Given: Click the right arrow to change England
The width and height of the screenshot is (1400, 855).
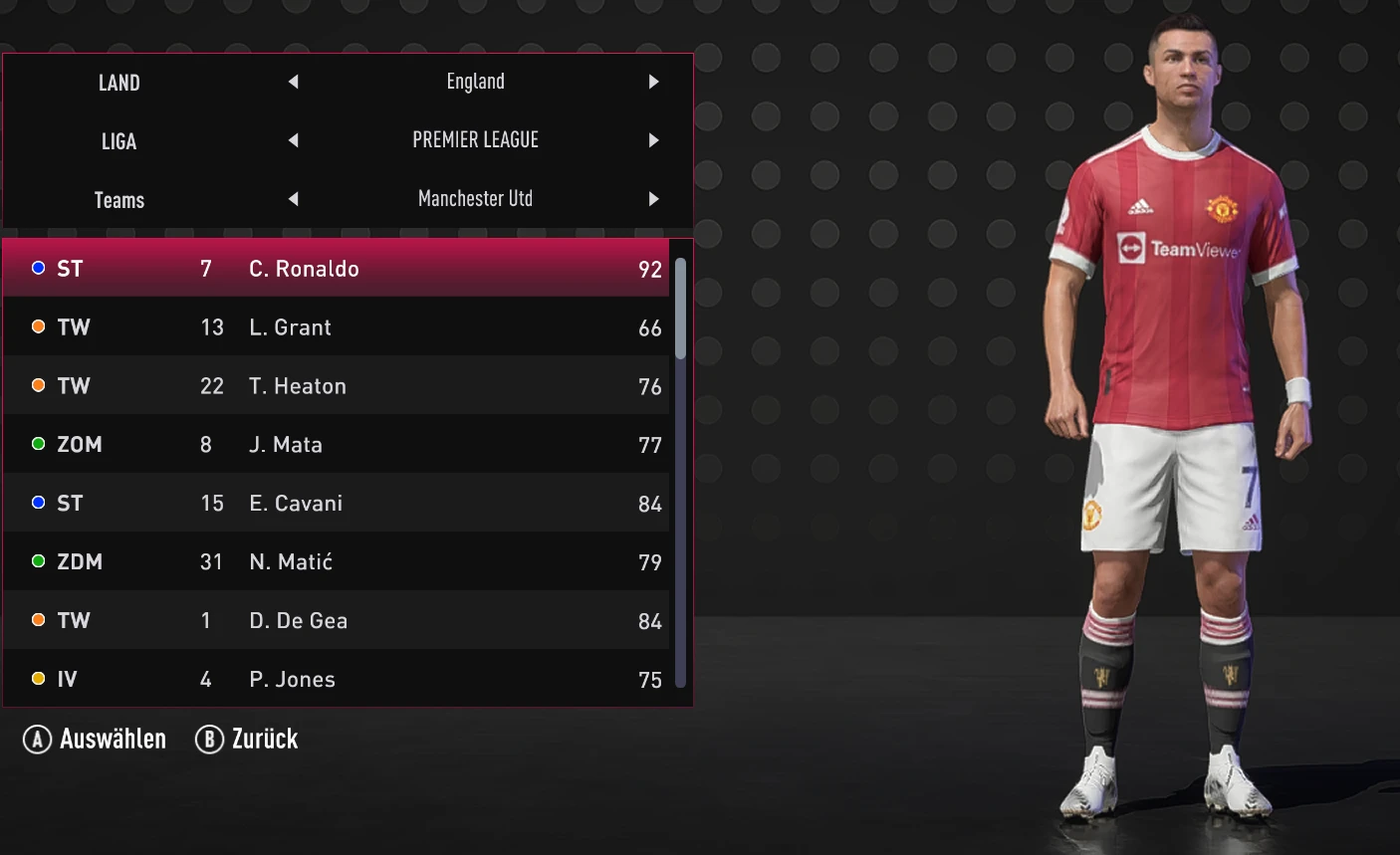Looking at the screenshot, I should pyautogui.click(x=654, y=82).
